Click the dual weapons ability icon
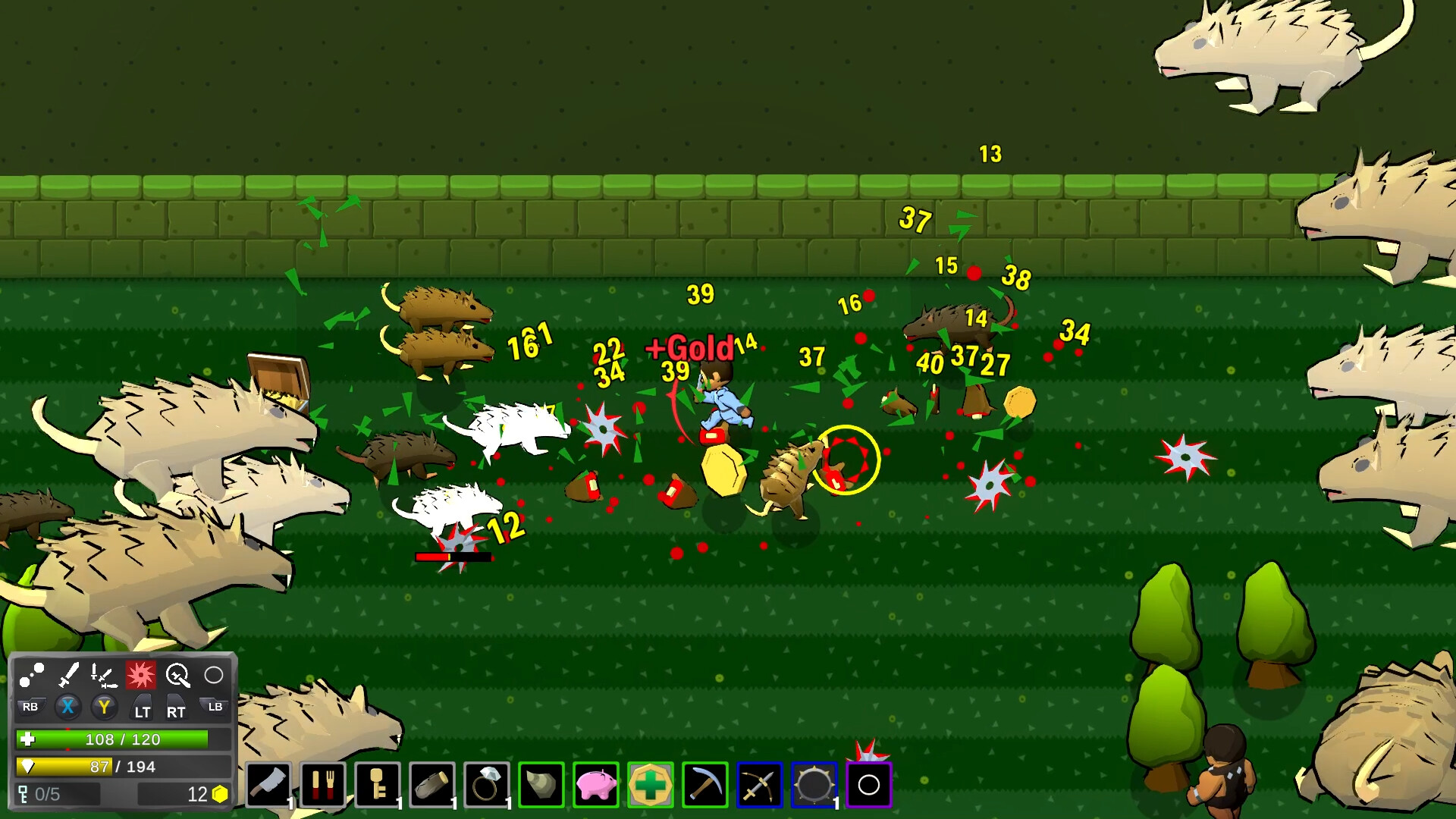Screen dimensions: 1456x819 pyautogui.click(x=102, y=676)
